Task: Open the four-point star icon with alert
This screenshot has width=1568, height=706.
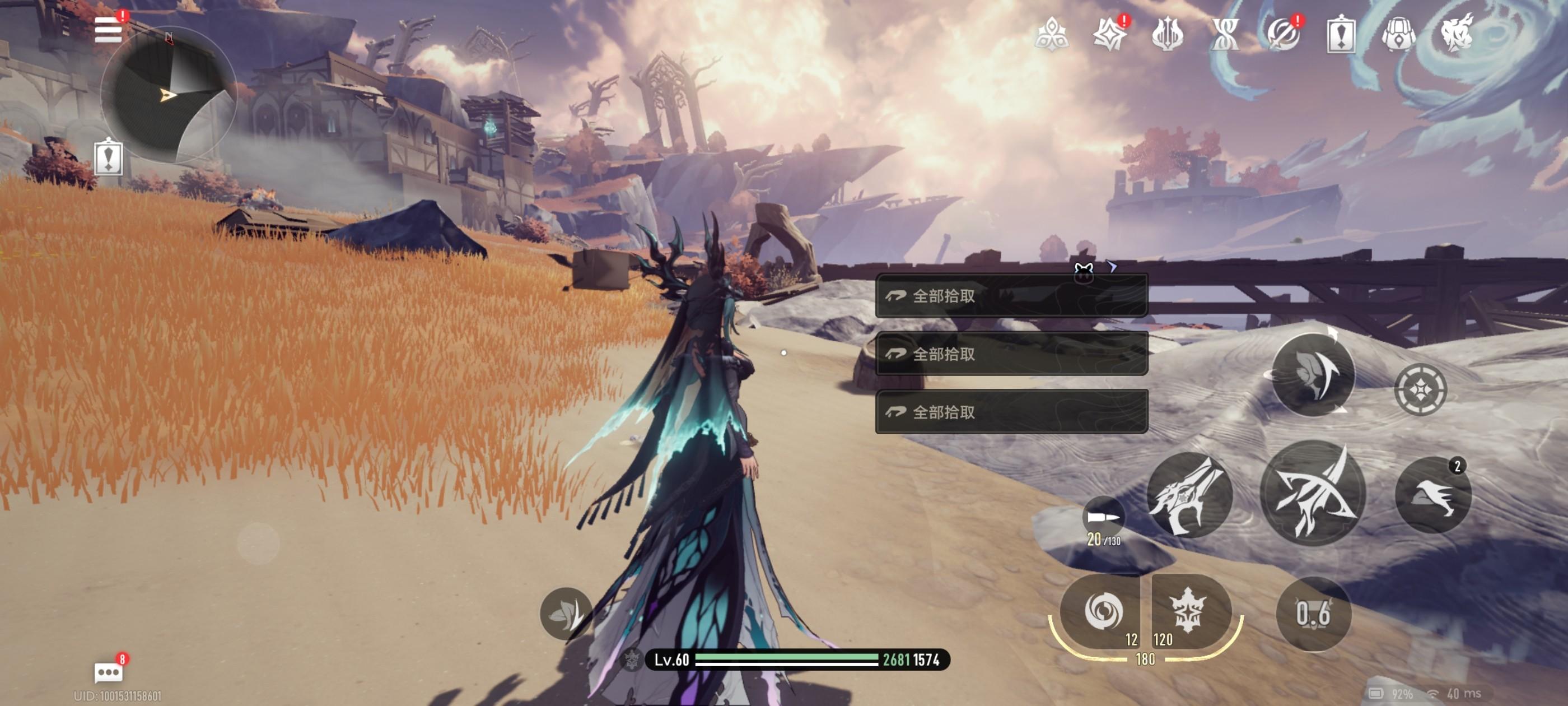Action: [x=1109, y=34]
